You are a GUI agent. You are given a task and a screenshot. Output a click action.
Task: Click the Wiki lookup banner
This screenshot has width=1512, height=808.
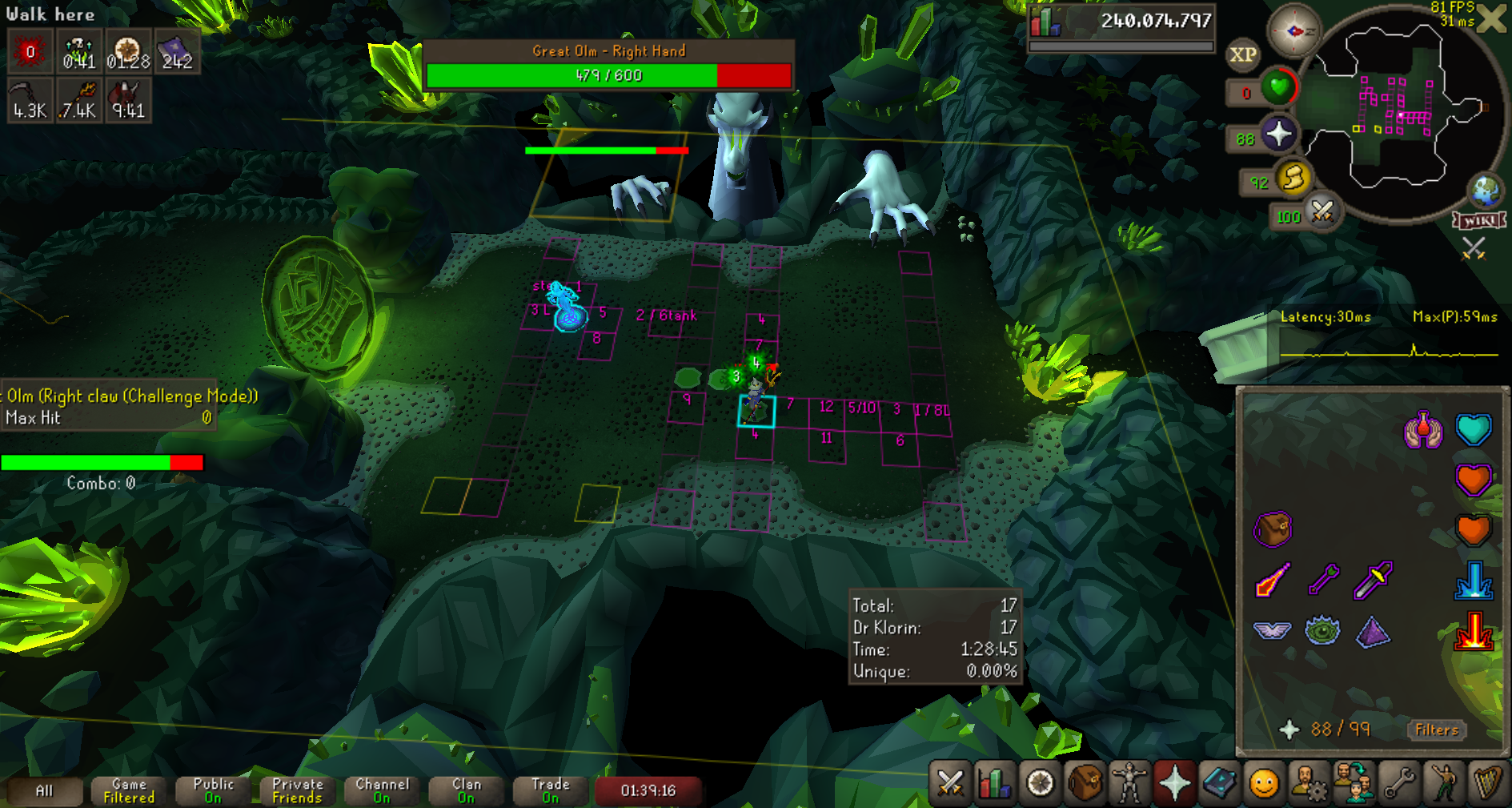click(1479, 220)
